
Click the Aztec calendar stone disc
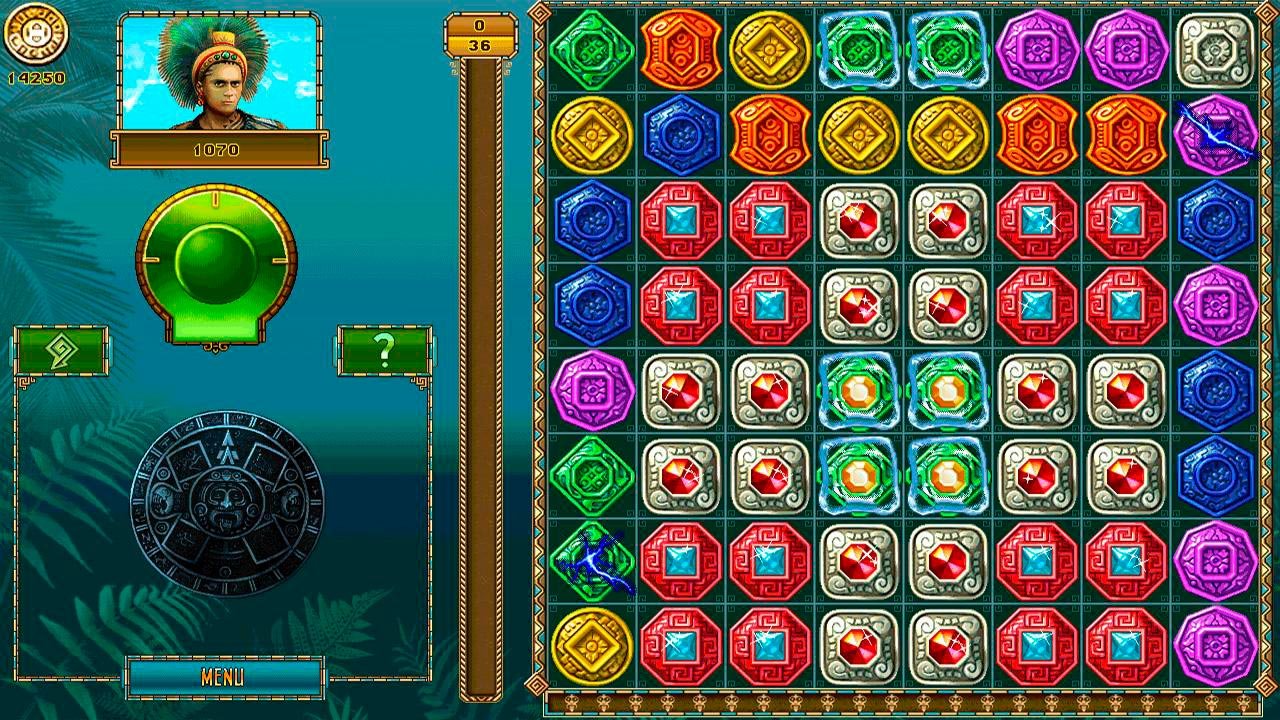pos(227,503)
